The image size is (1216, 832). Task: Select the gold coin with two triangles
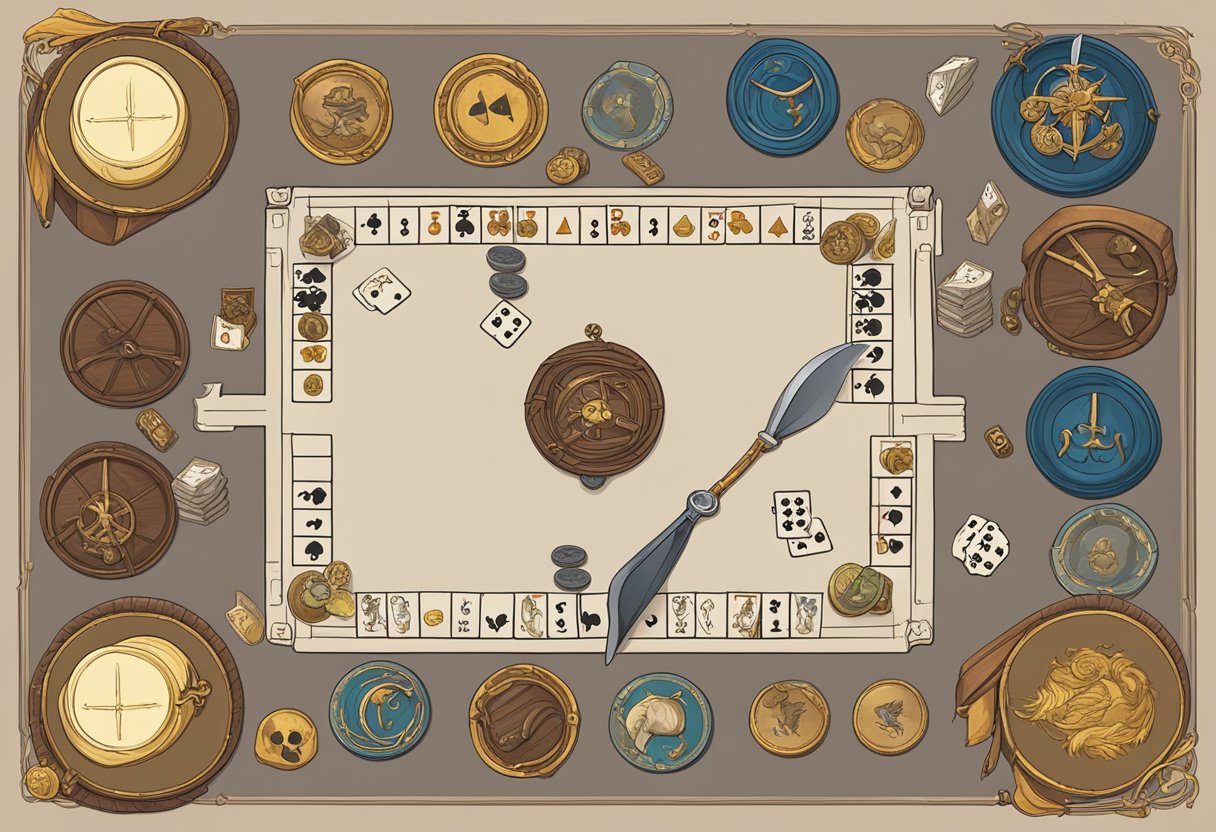(490, 109)
